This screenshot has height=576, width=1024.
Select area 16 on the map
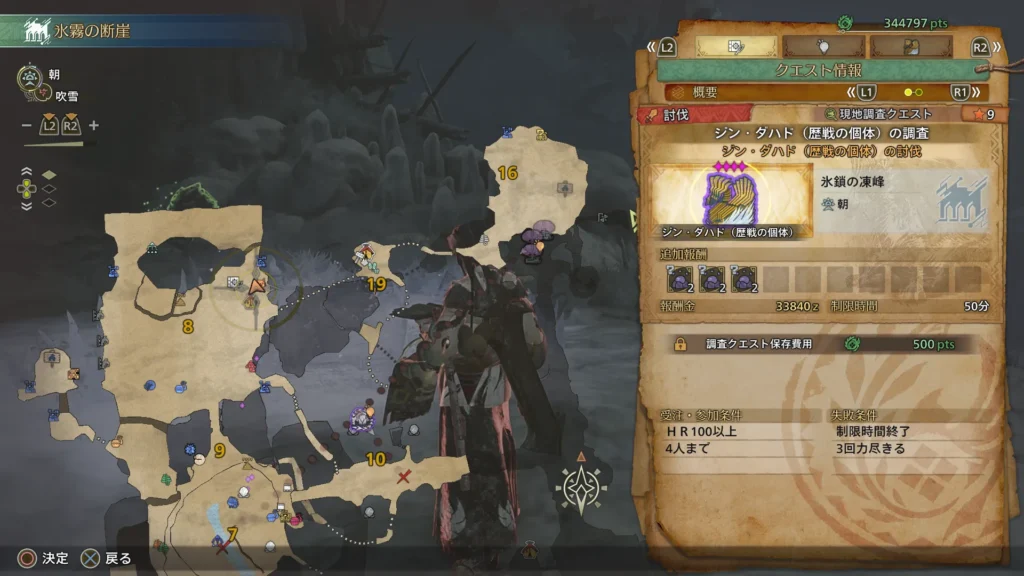[508, 173]
